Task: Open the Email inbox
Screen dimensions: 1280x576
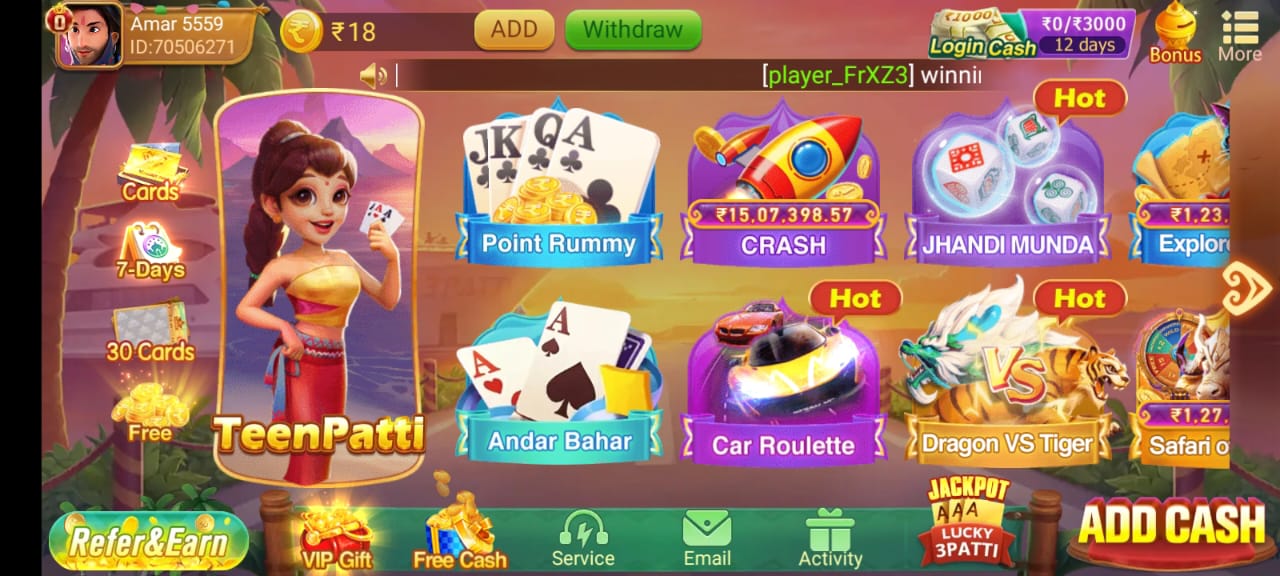Action: 707,538
